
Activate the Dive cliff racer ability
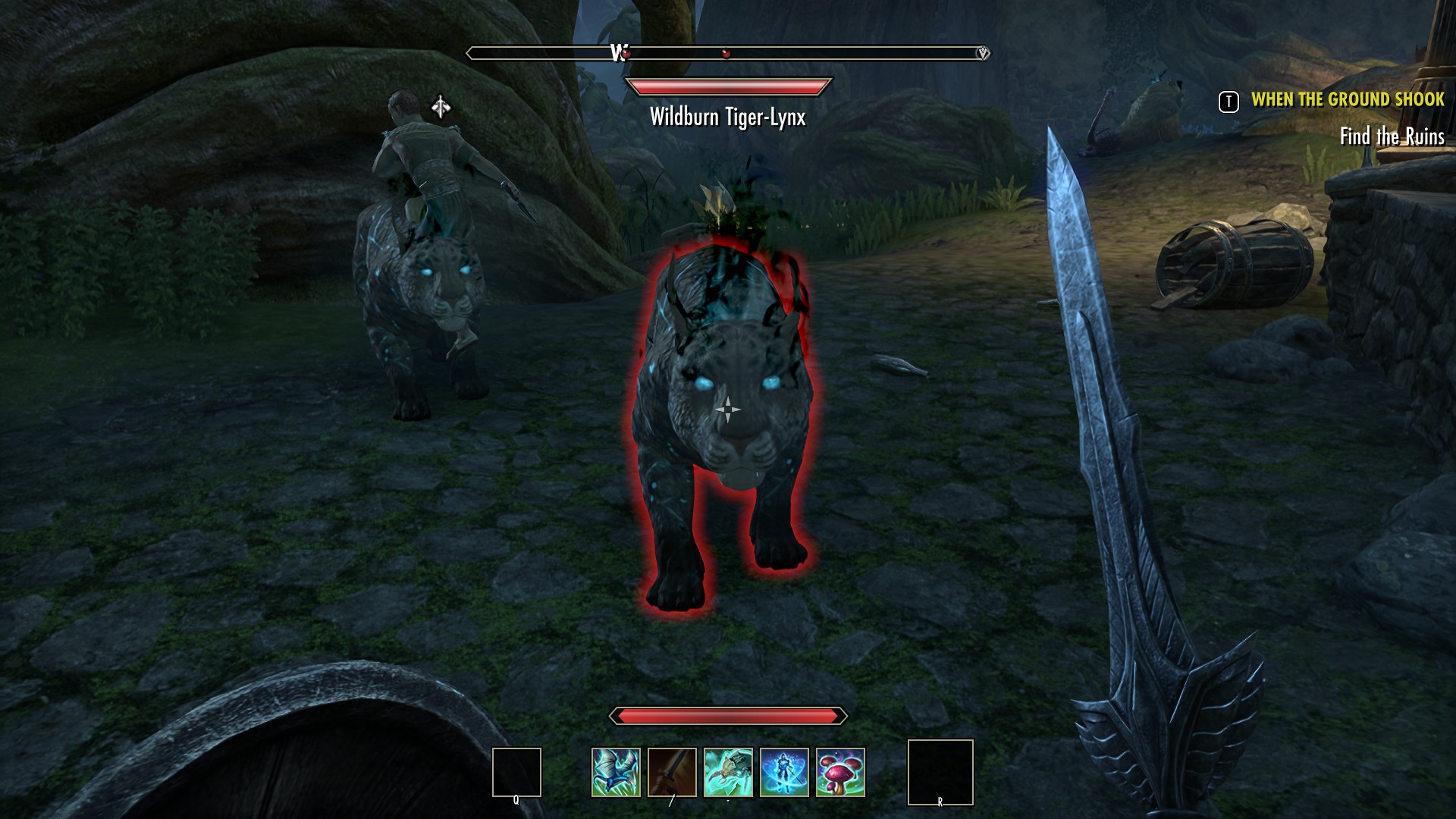point(616,772)
